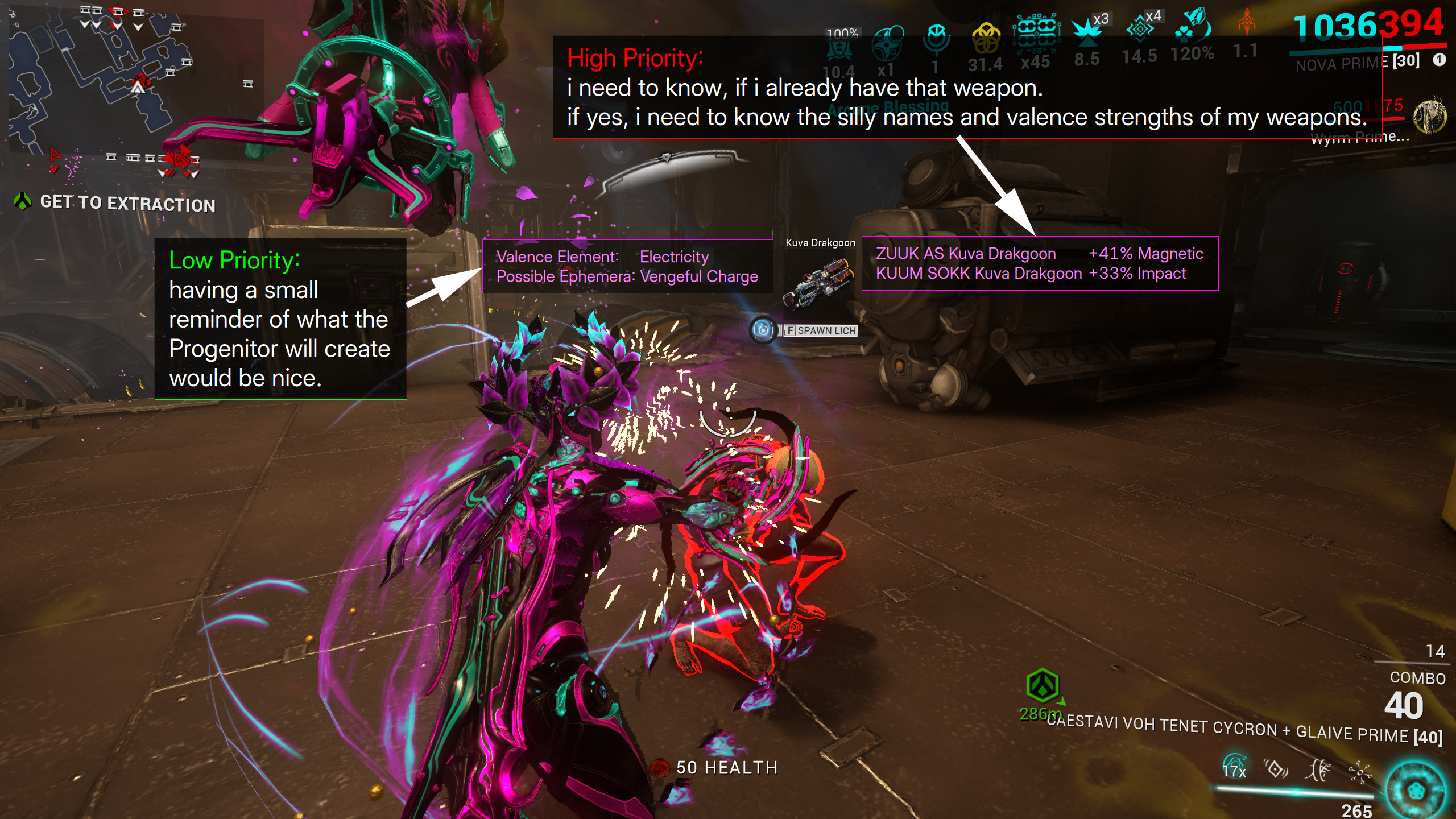Activate the Molecular Prime ability icon

tap(1360, 772)
